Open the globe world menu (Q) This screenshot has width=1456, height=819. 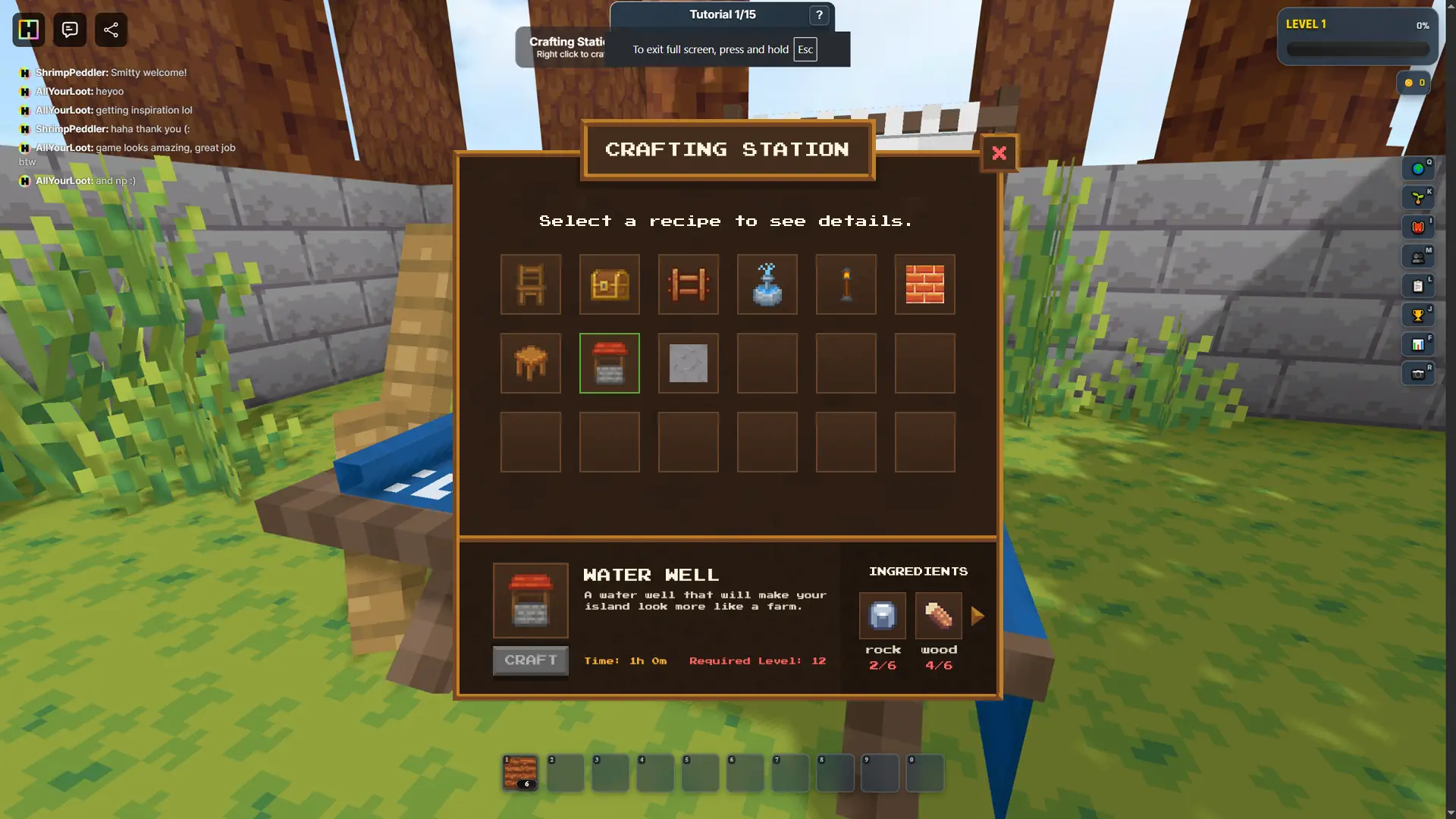1419,168
